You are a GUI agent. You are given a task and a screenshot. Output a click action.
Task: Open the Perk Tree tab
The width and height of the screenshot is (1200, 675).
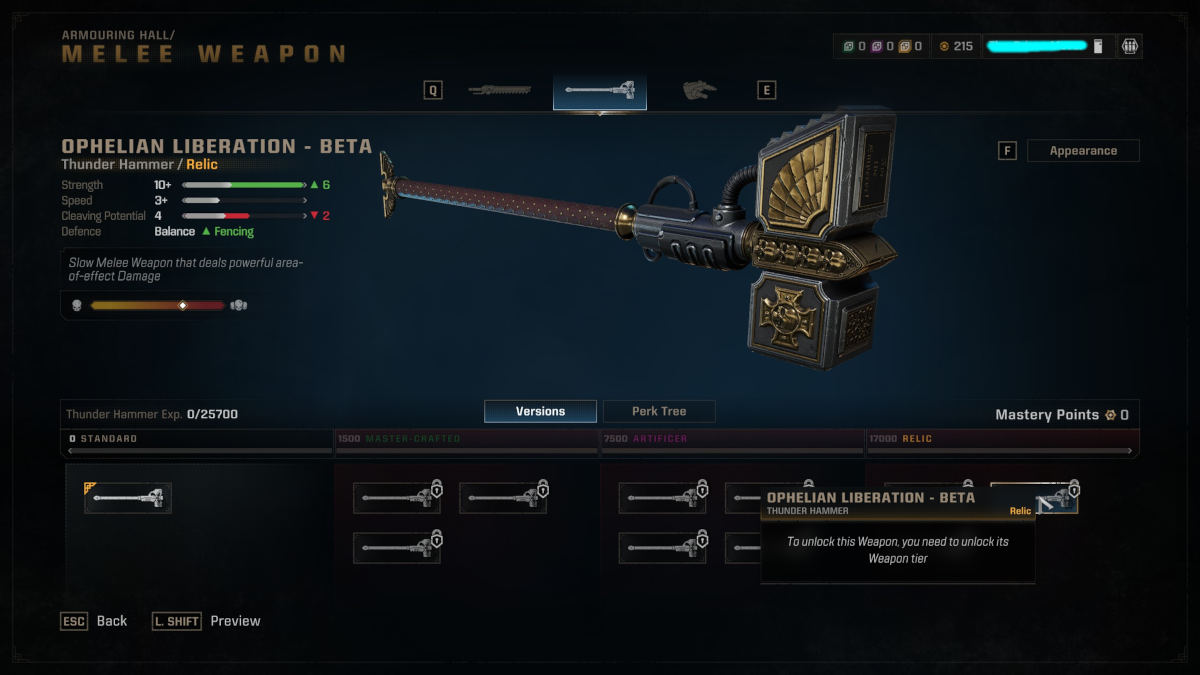659,411
